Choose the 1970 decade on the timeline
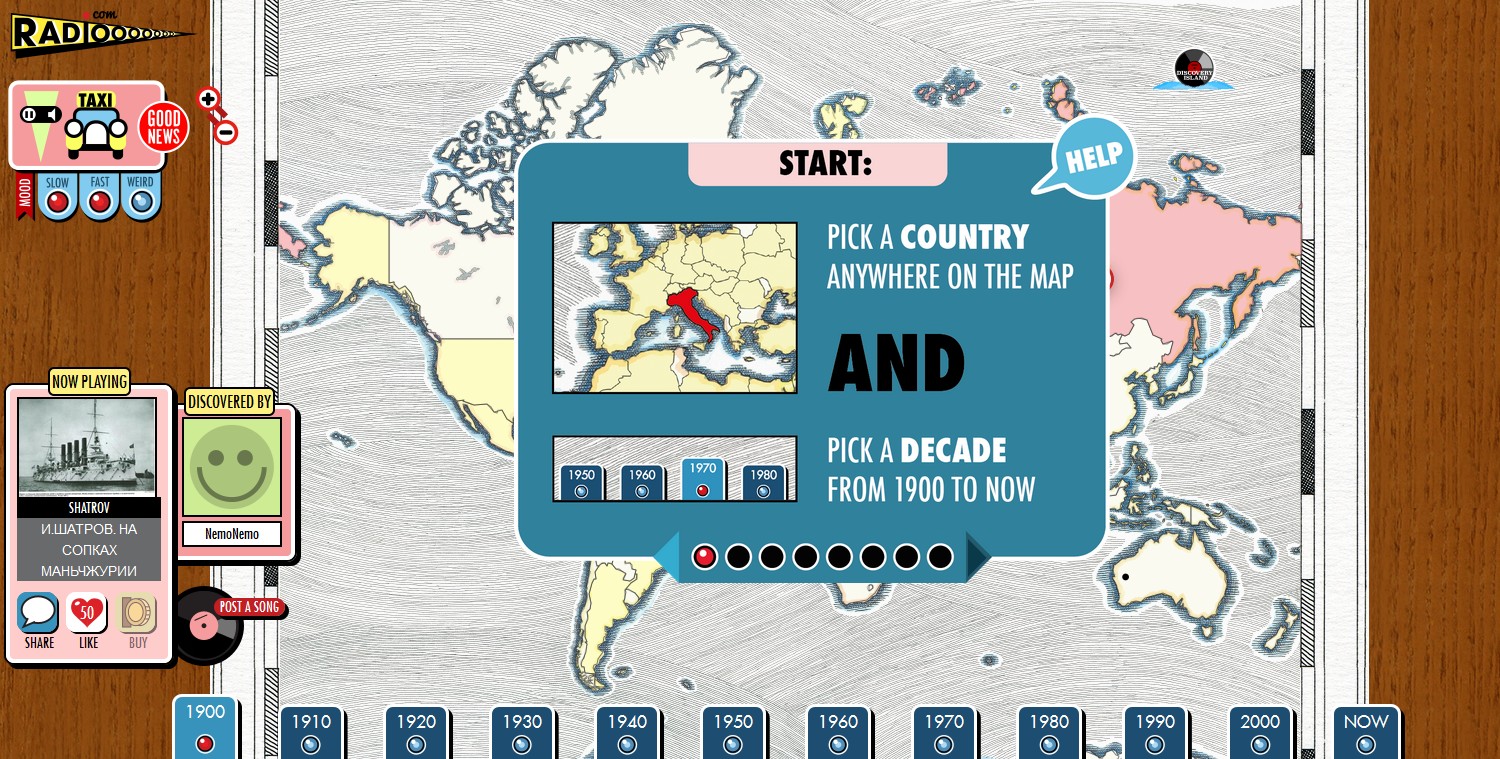This screenshot has width=1500, height=759. 944,732
